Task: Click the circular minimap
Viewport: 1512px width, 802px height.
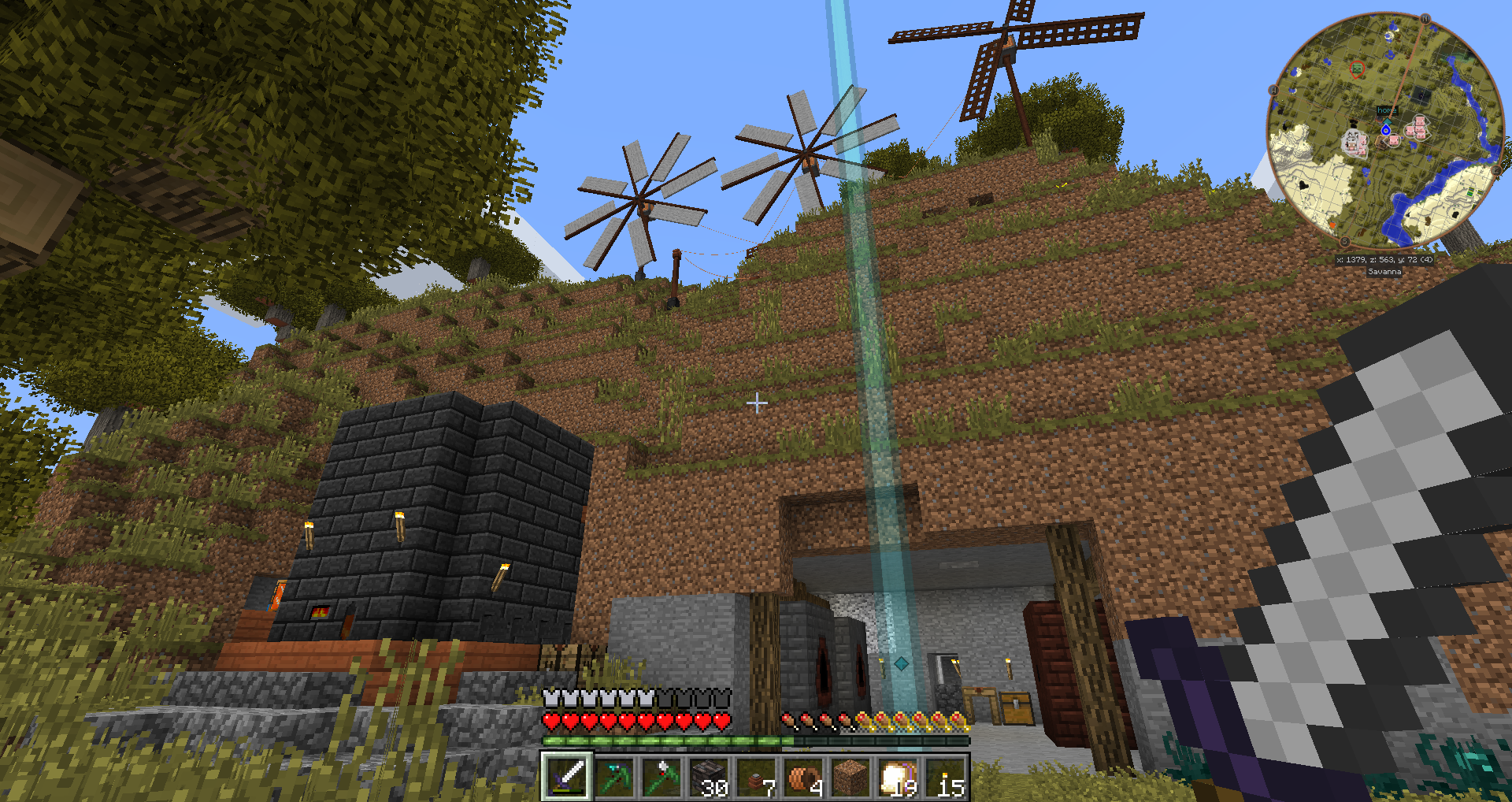Action: pyautogui.click(x=1385, y=130)
